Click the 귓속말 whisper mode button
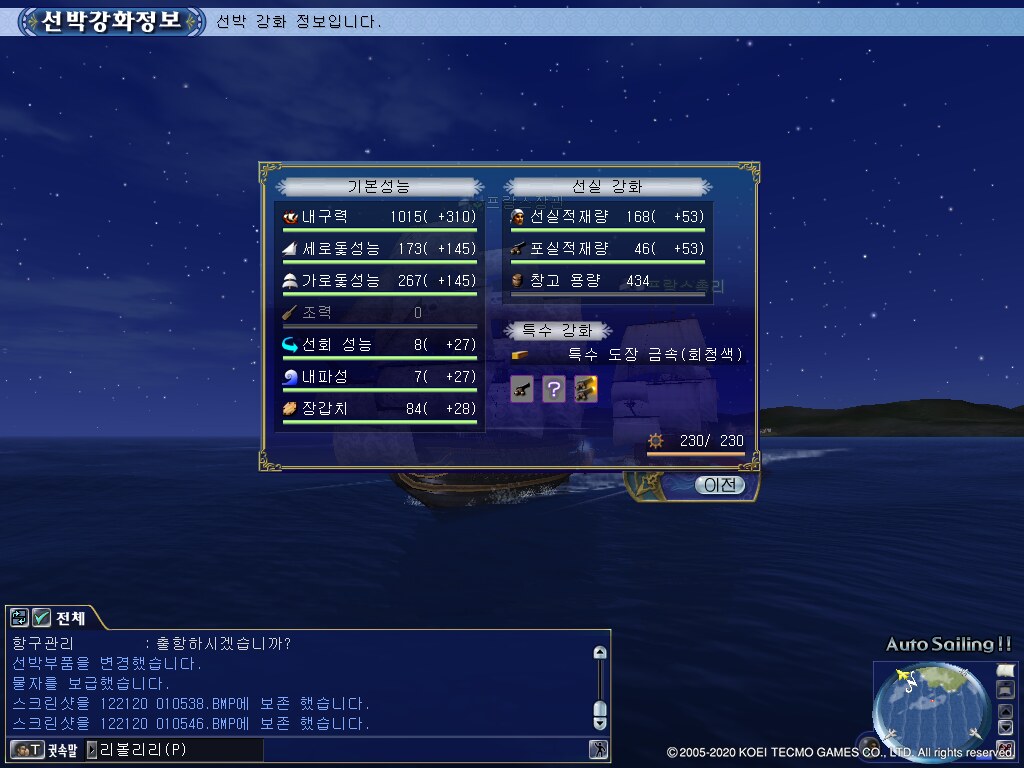This screenshot has width=1024, height=768. [42, 749]
